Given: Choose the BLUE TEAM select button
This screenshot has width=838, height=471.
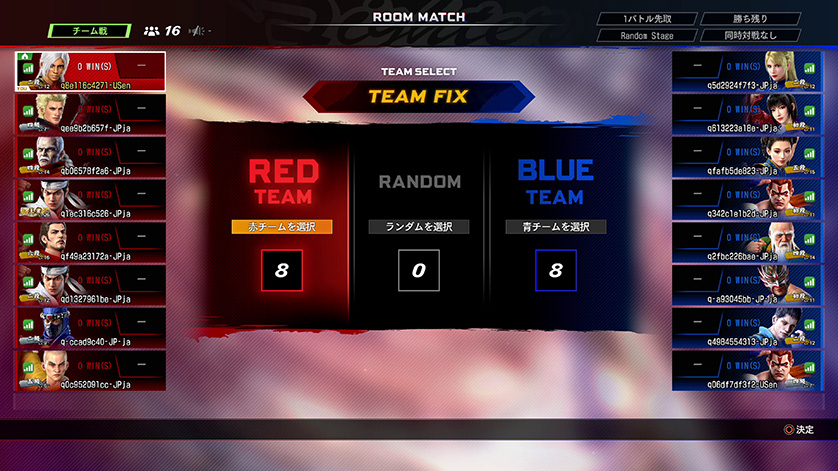Looking at the screenshot, I should tap(555, 227).
